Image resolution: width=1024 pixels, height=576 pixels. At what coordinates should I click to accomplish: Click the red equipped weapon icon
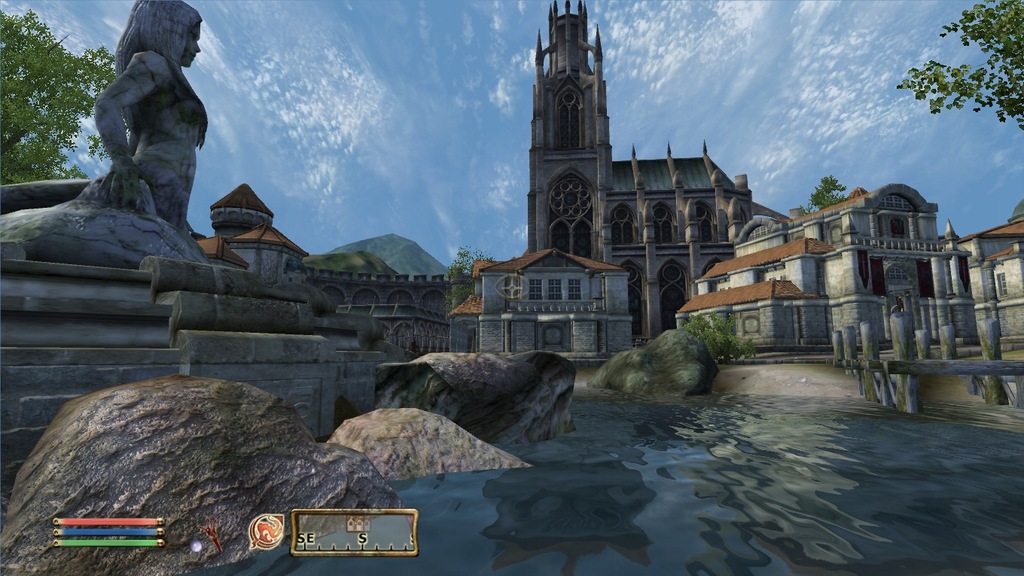[212, 537]
